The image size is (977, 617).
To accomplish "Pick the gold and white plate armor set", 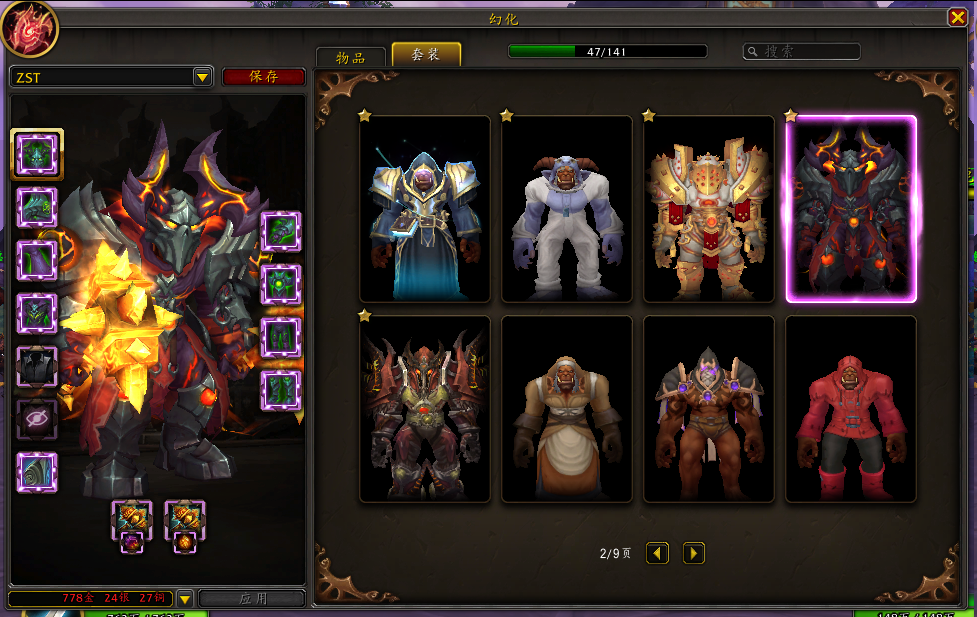I will (709, 209).
